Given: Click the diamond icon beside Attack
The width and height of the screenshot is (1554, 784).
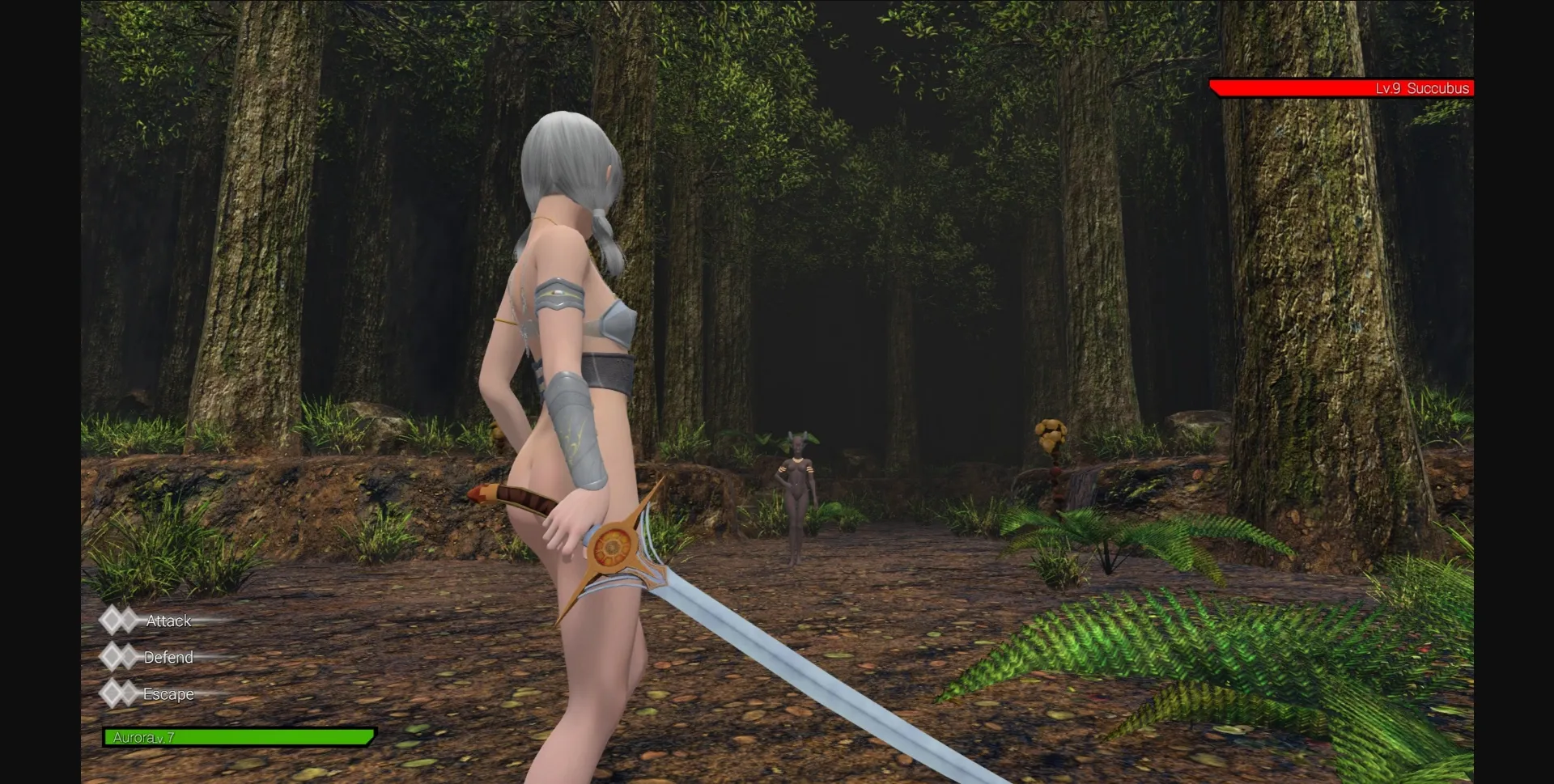Looking at the screenshot, I should click(x=120, y=620).
